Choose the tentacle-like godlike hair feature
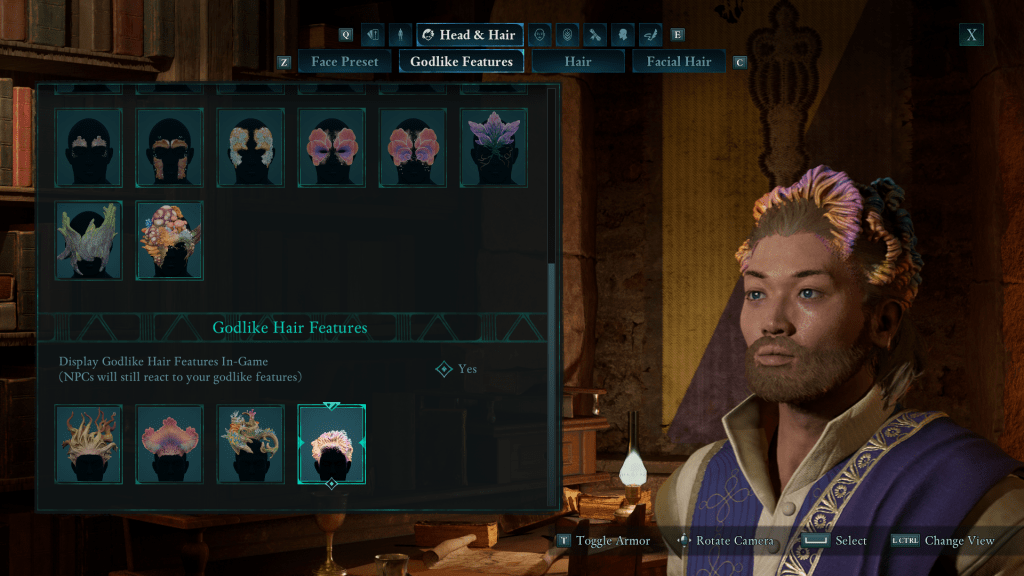Image resolution: width=1024 pixels, height=576 pixels. pos(89,444)
